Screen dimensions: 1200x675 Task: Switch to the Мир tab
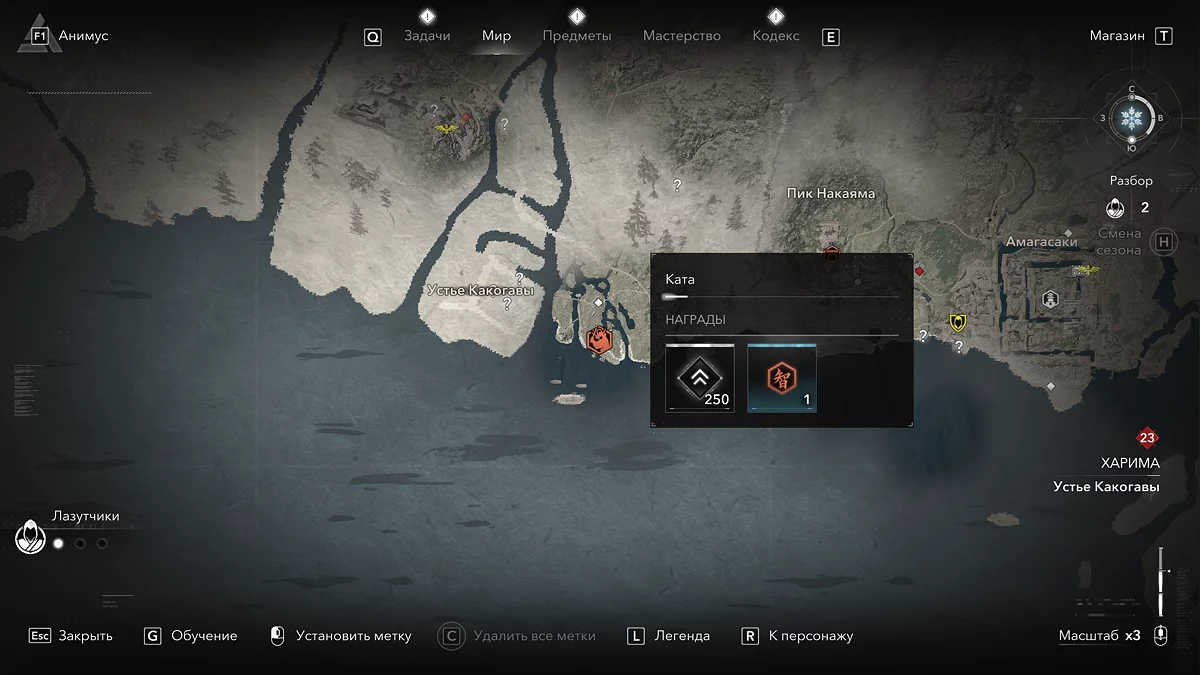point(496,36)
